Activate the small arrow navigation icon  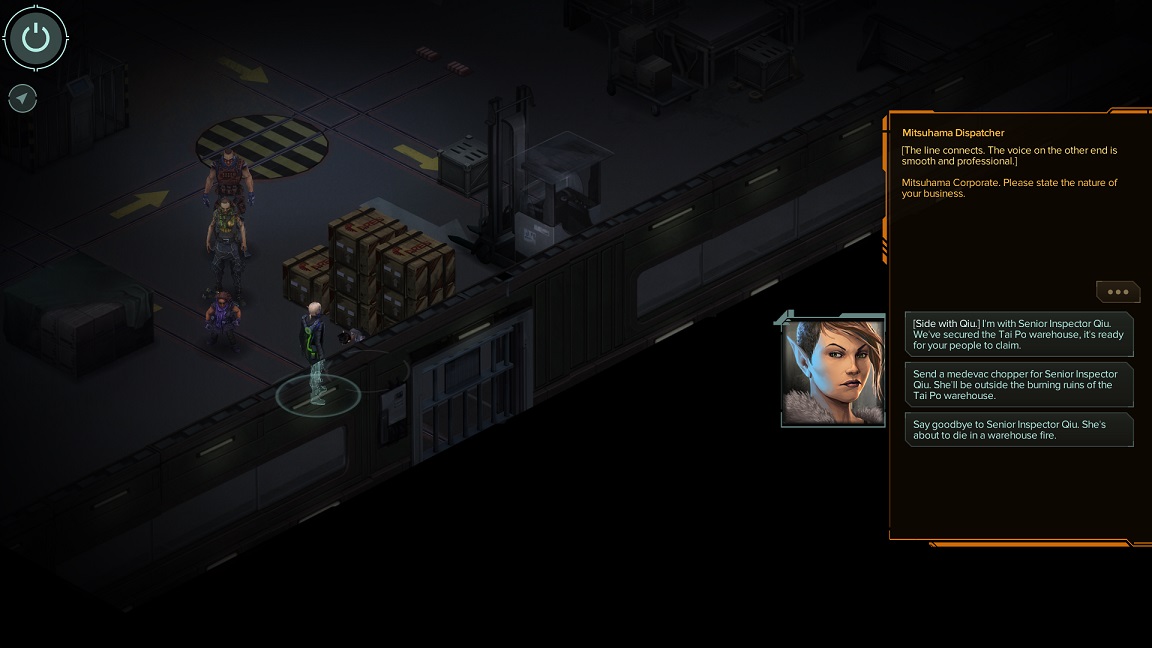(23, 98)
